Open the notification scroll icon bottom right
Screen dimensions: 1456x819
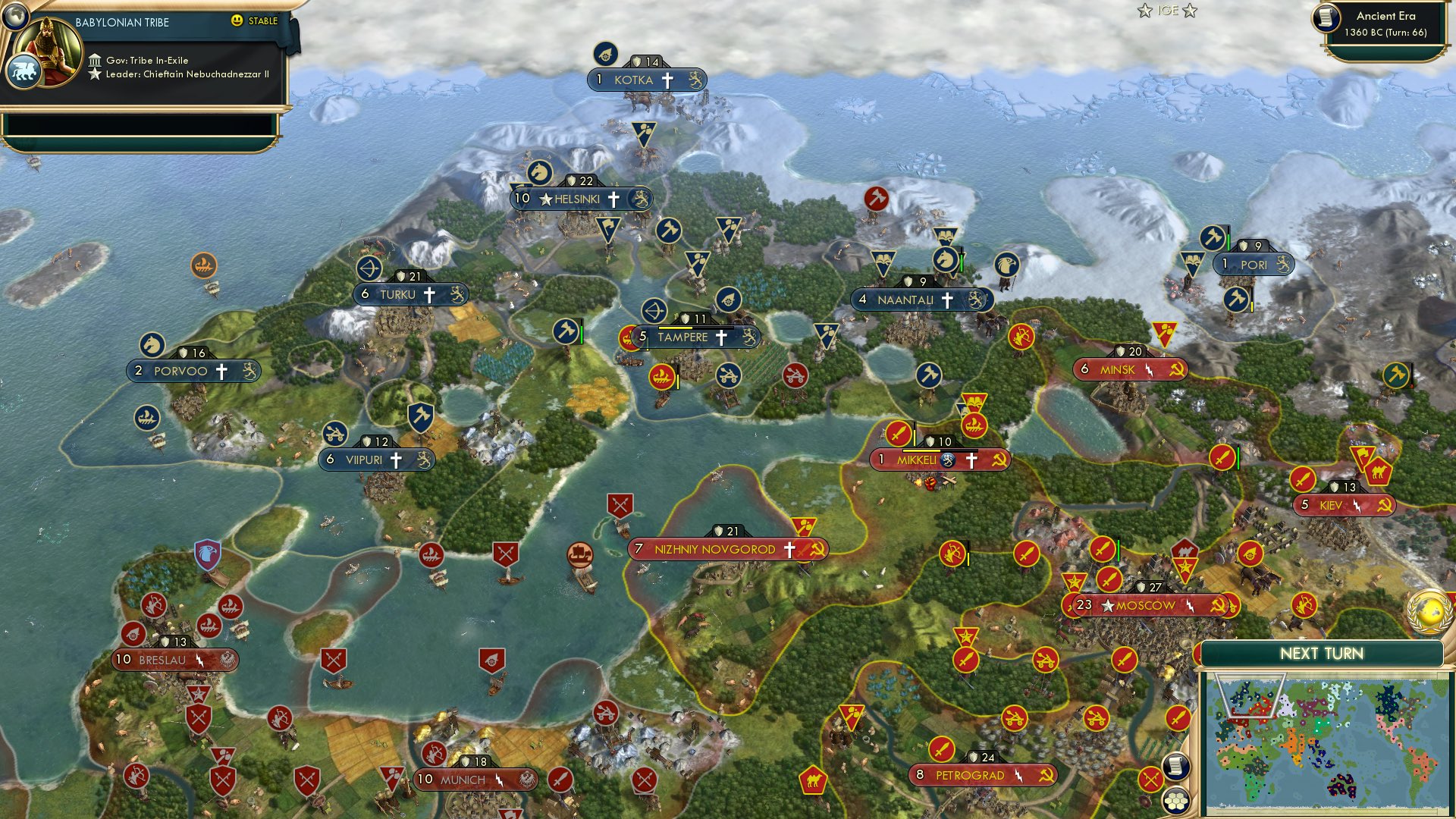click(x=1176, y=767)
